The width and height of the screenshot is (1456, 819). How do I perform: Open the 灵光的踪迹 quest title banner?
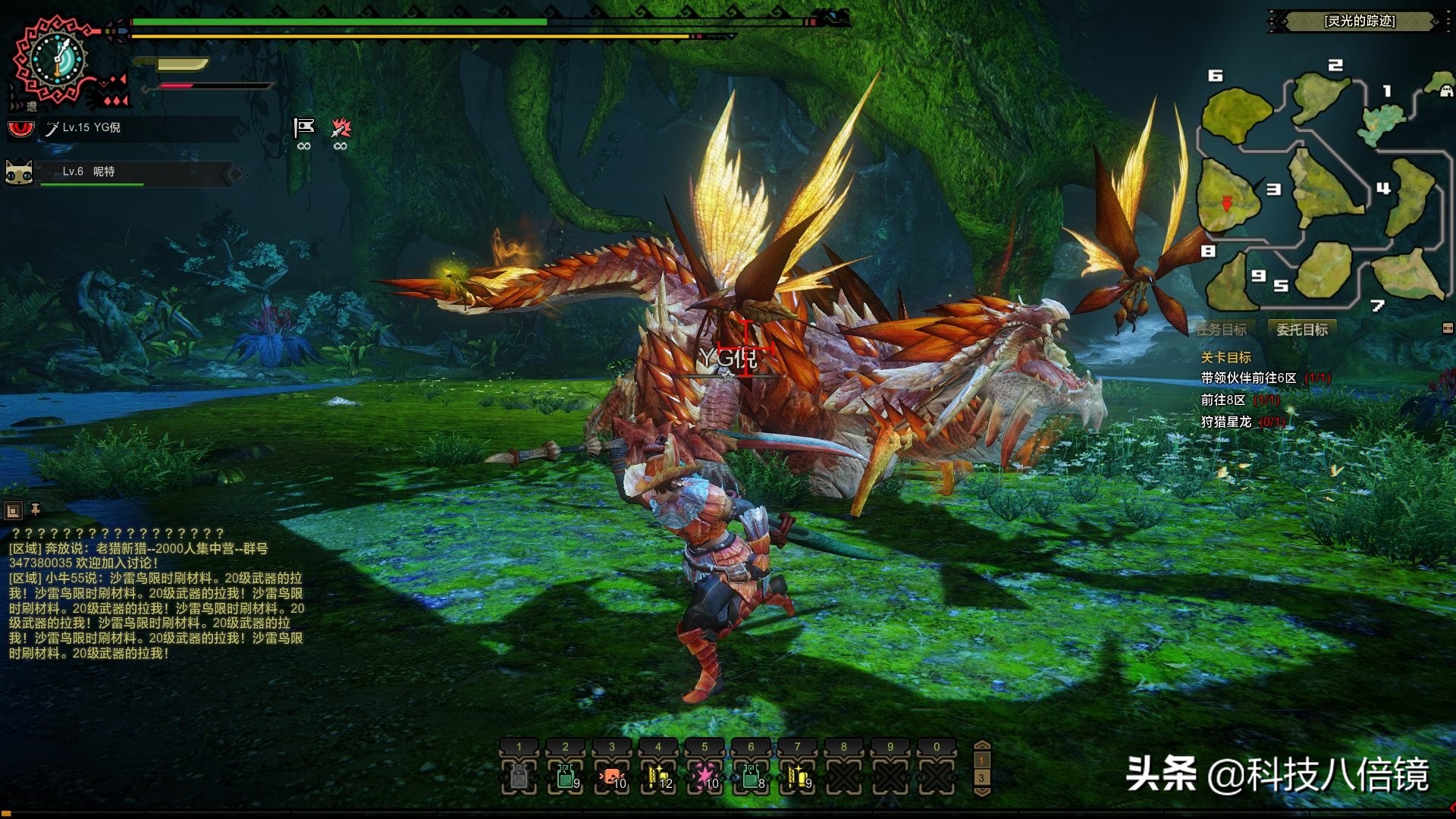(x=1359, y=21)
